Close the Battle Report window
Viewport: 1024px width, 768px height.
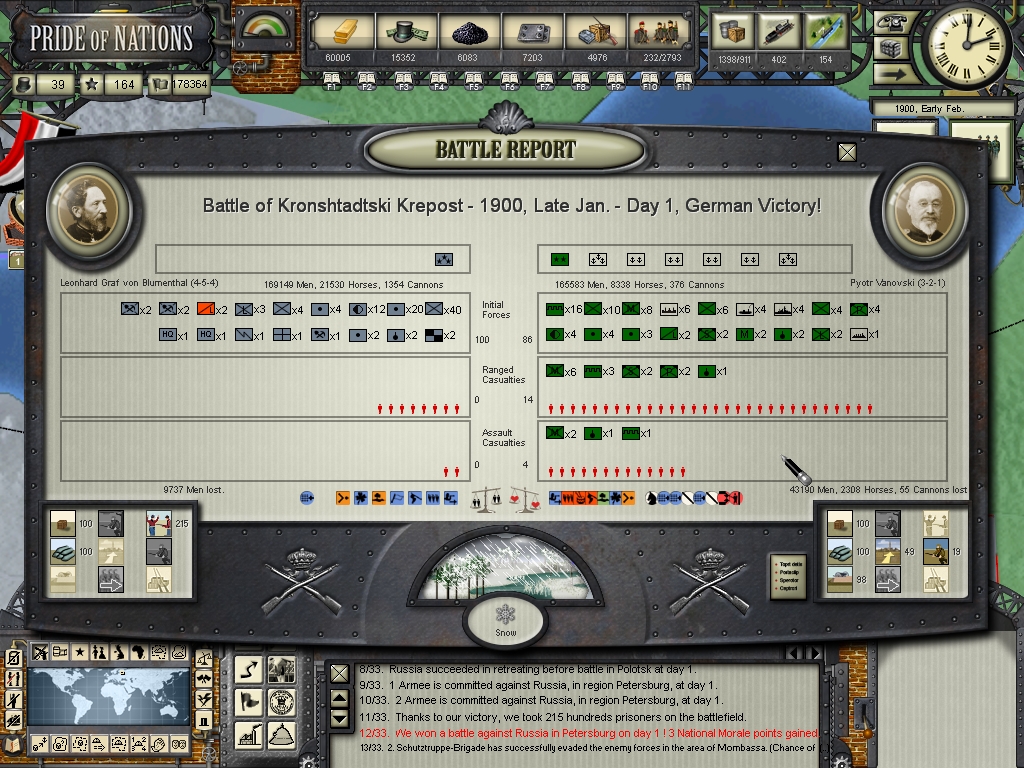[847, 152]
